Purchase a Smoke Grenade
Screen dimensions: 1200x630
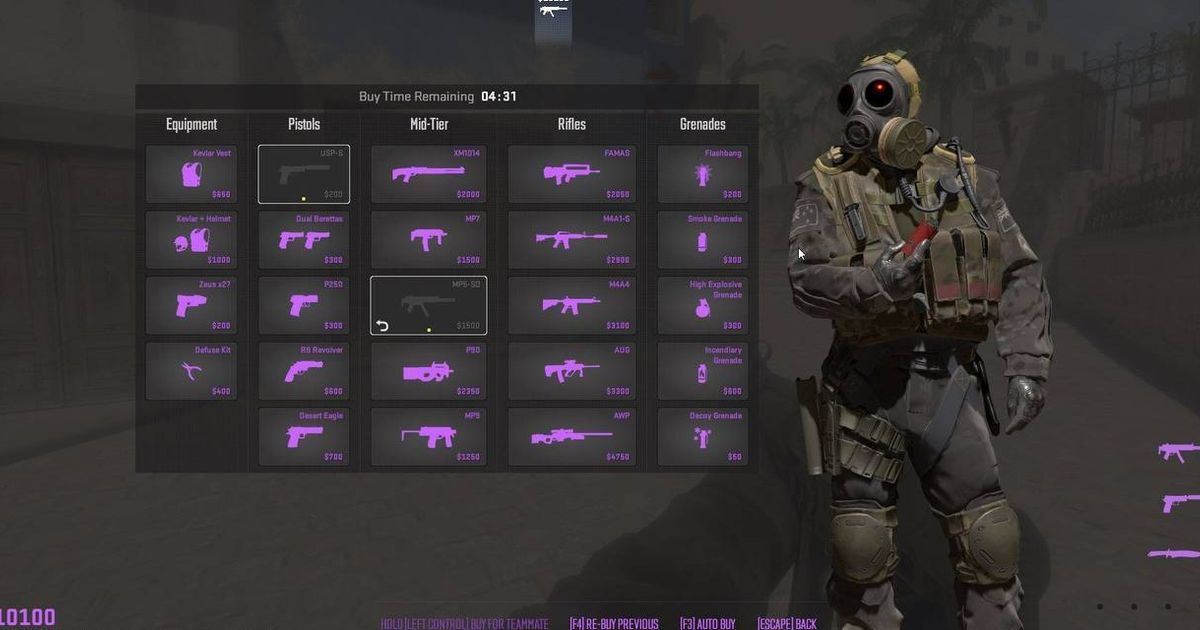(702, 240)
